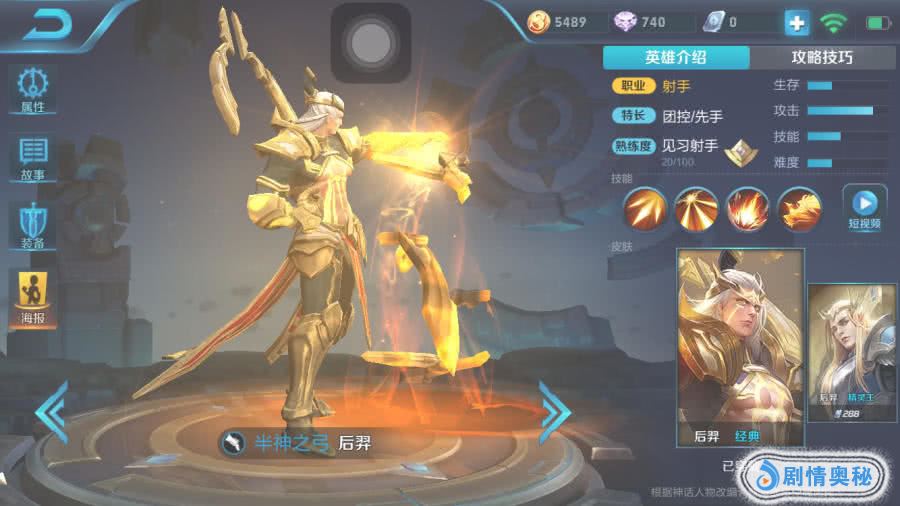Select the first skill icon
The width and height of the screenshot is (900, 506).
coord(646,209)
